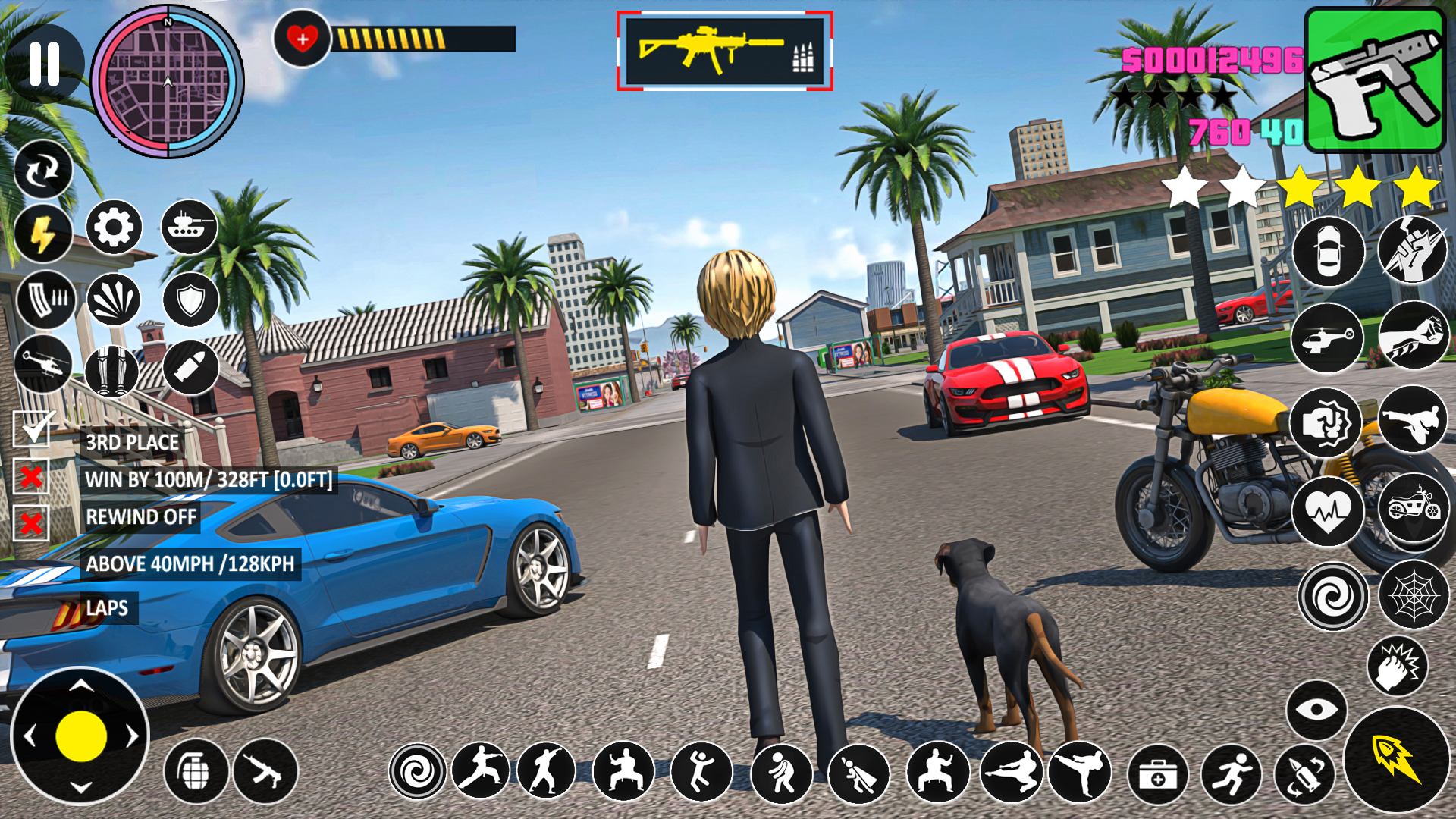
Task: Summon the motorcycle icon
Action: 1414,507
